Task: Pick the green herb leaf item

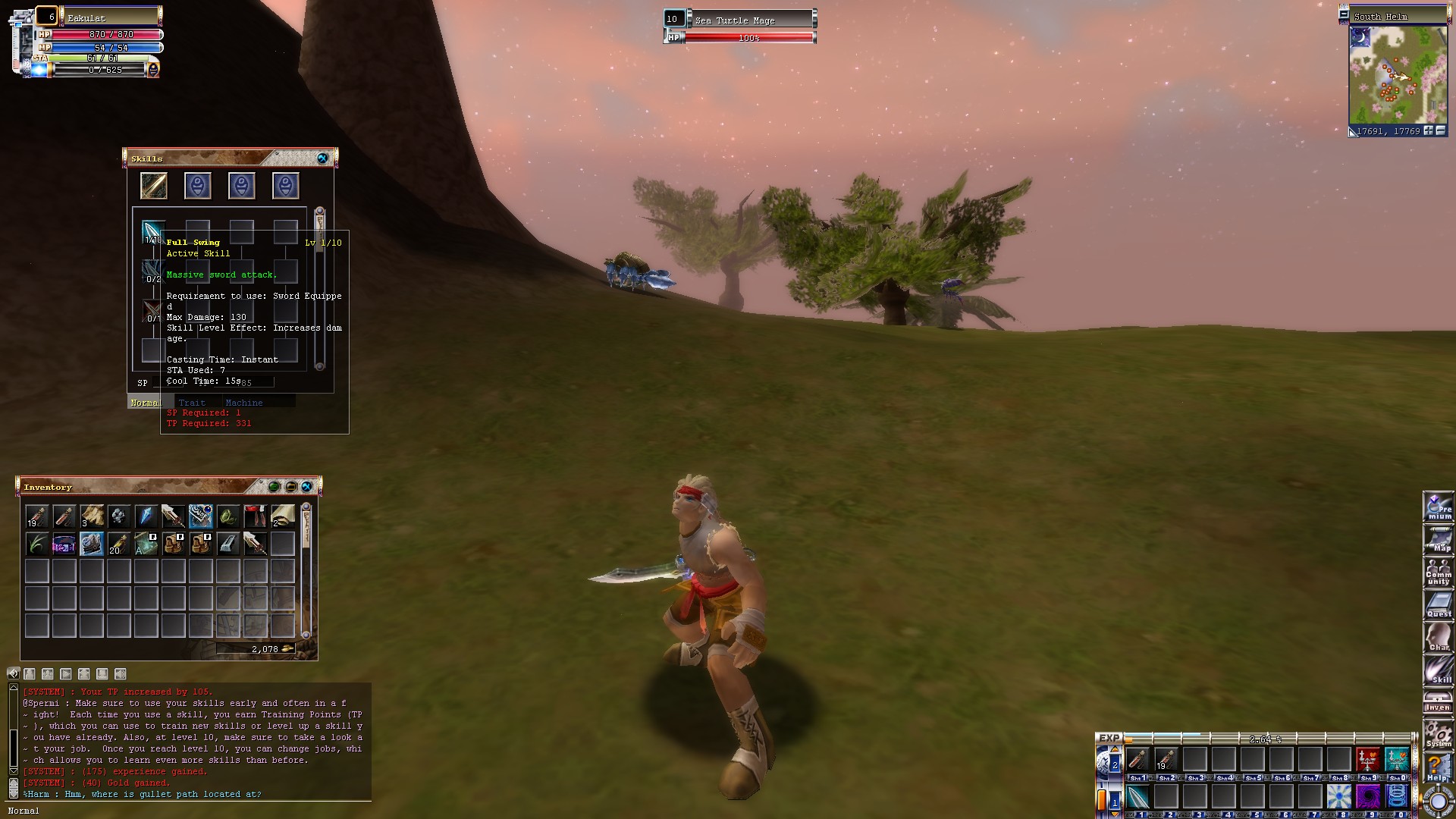Action: [x=36, y=544]
